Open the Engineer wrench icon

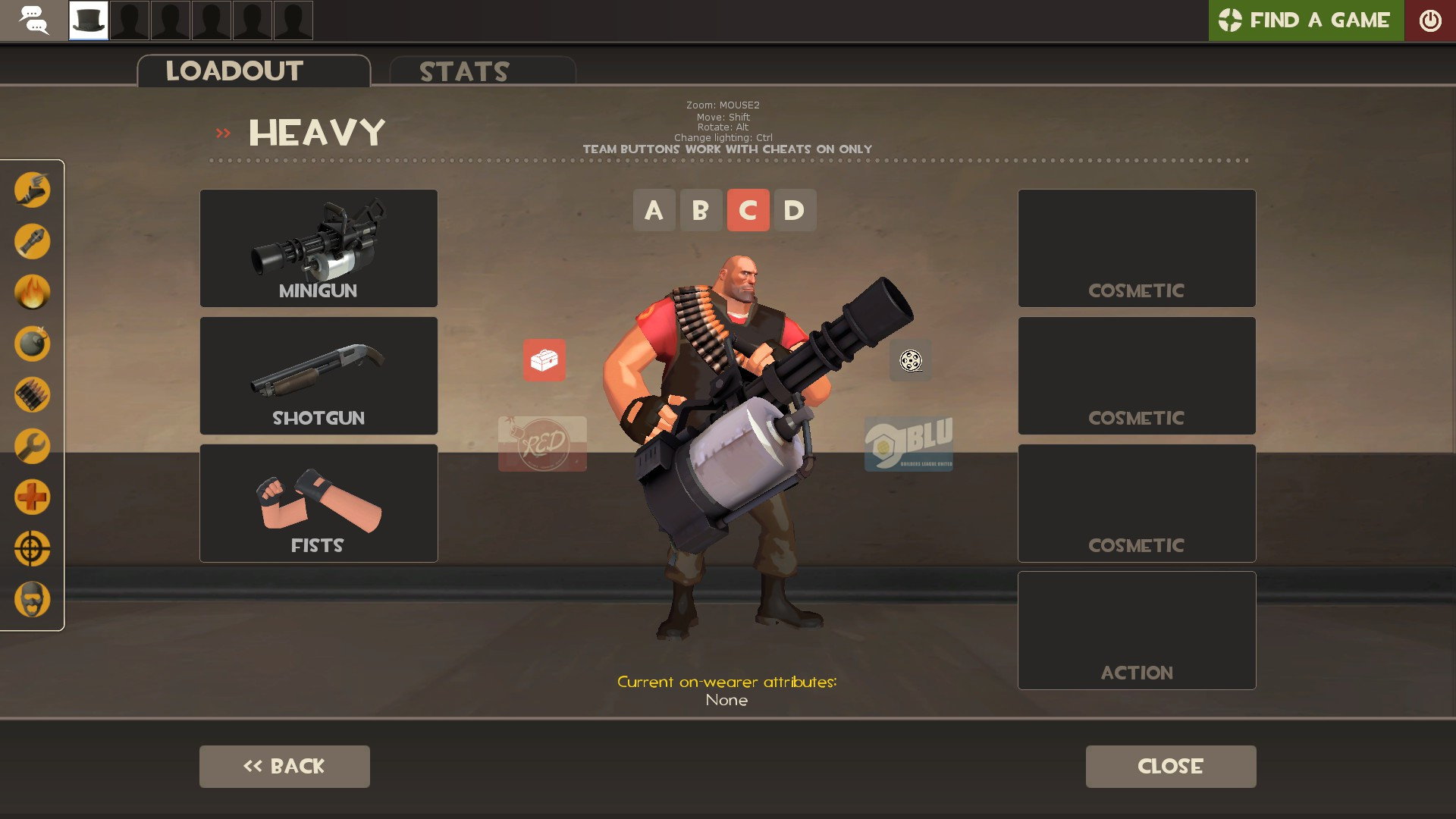click(32, 446)
